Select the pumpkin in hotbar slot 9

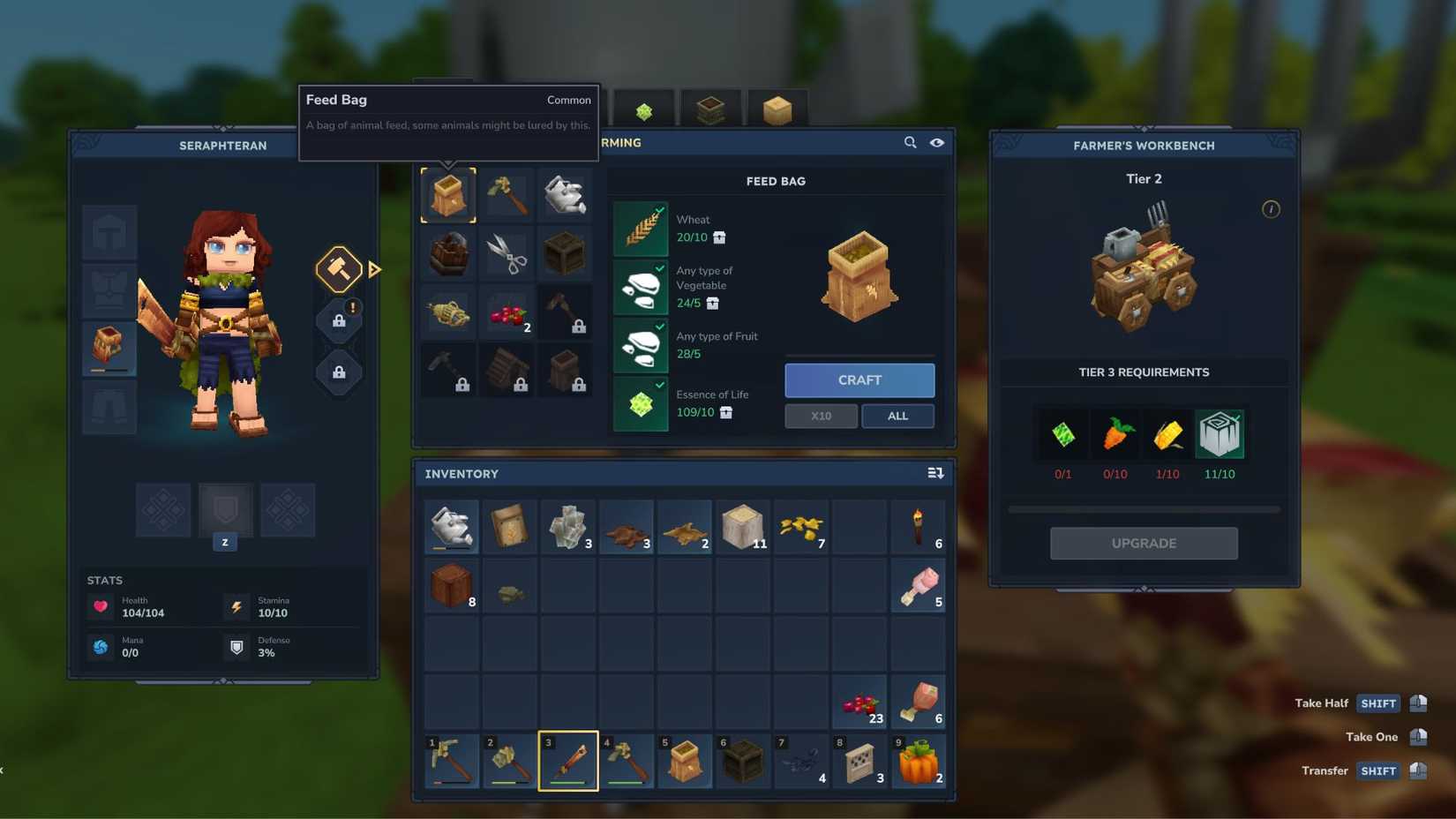919,761
